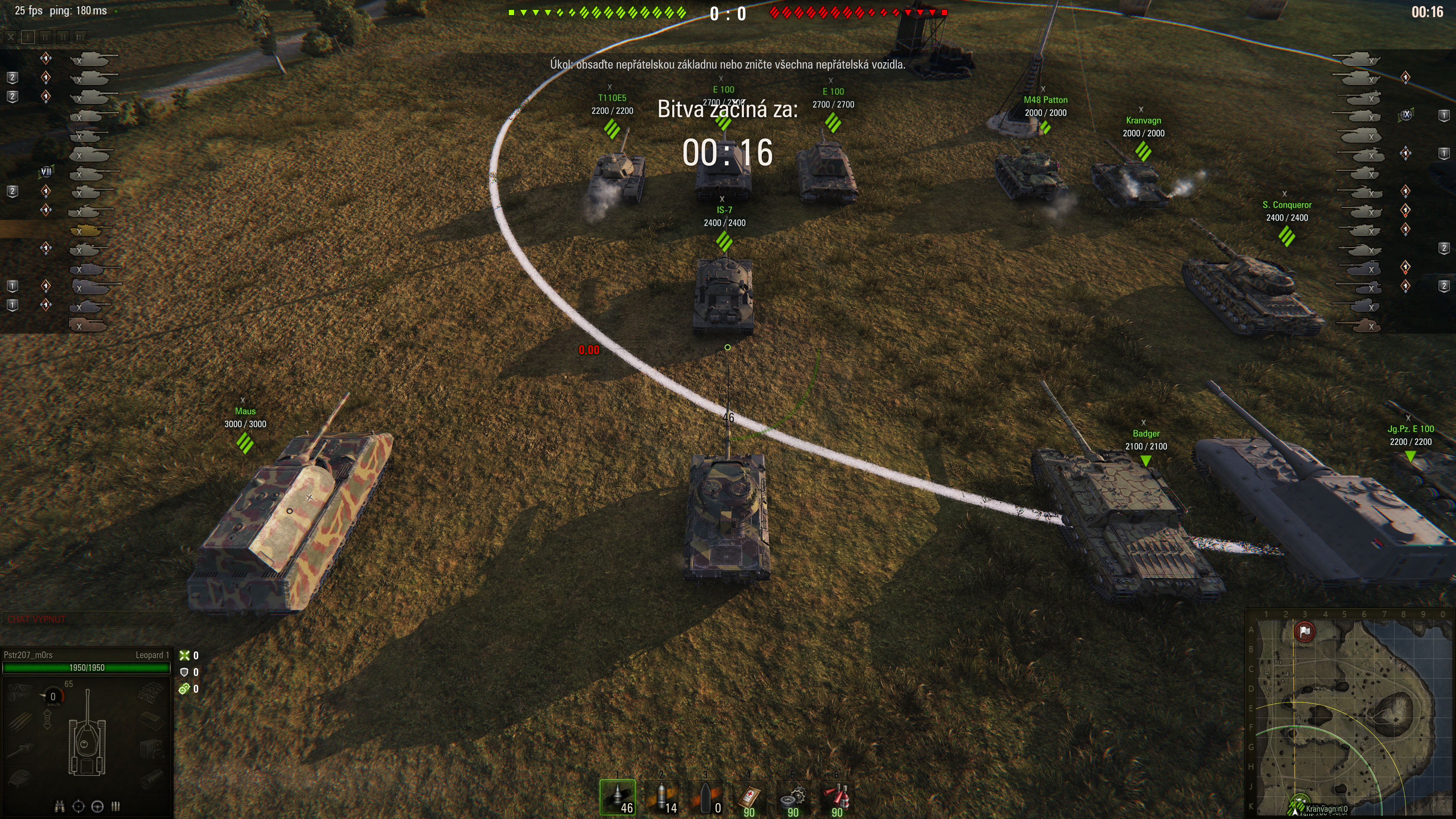This screenshot has height=819, width=1456.
Task: Click the steering wheel driver icon
Action: [97, 806]
